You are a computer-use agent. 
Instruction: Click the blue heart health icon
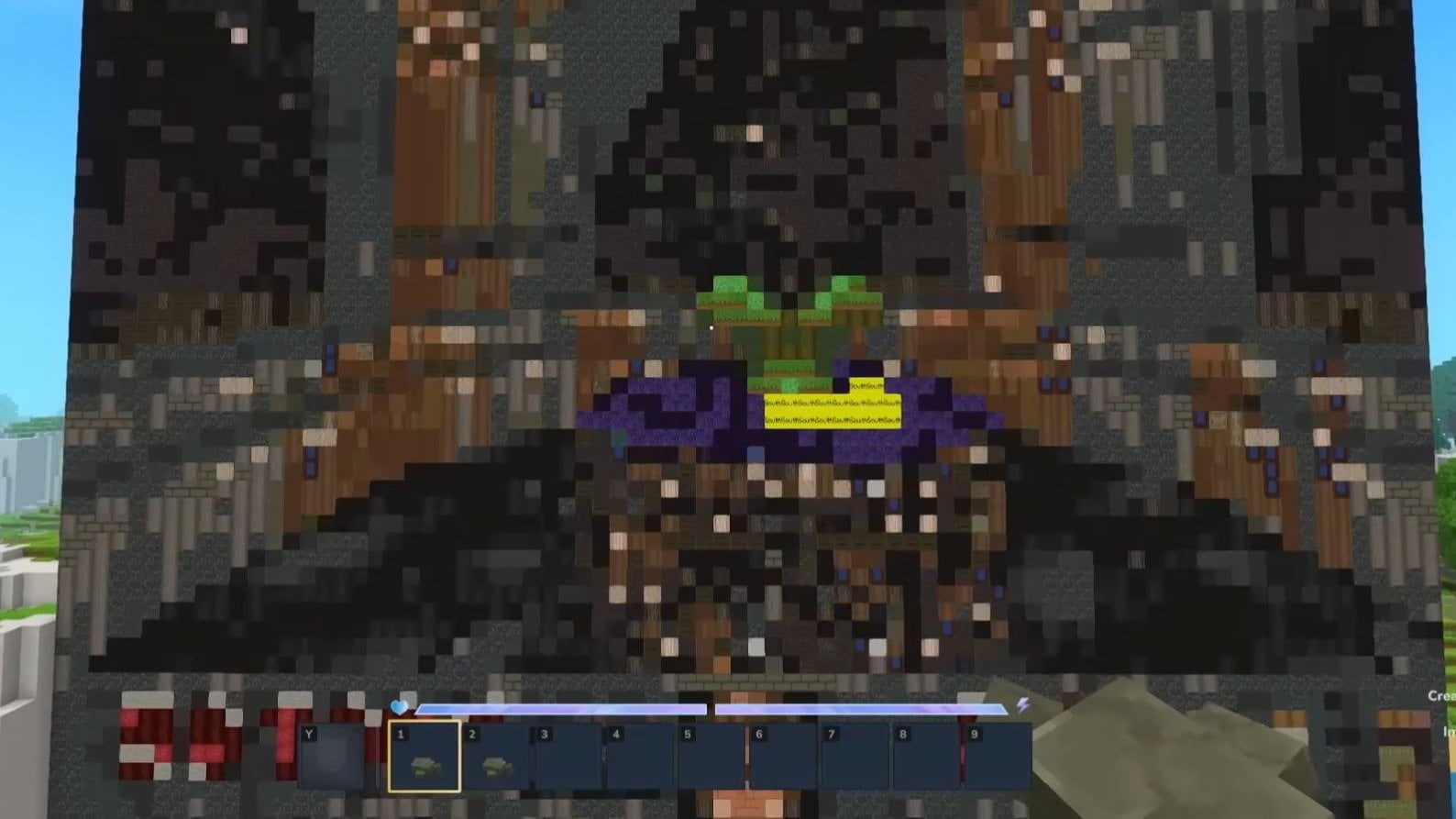click(x=401, y=706)
